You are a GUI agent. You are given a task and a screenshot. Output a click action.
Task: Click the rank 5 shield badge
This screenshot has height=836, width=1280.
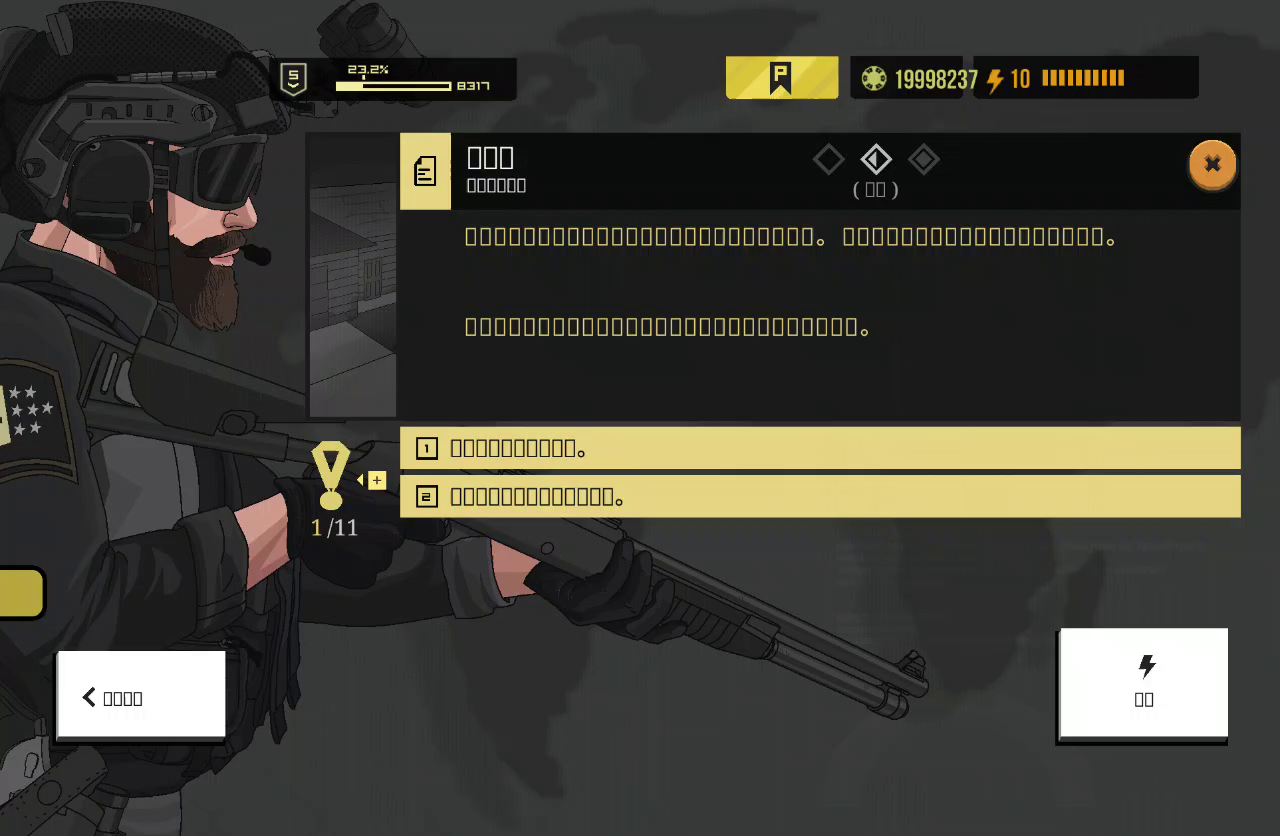pos(293,78)
